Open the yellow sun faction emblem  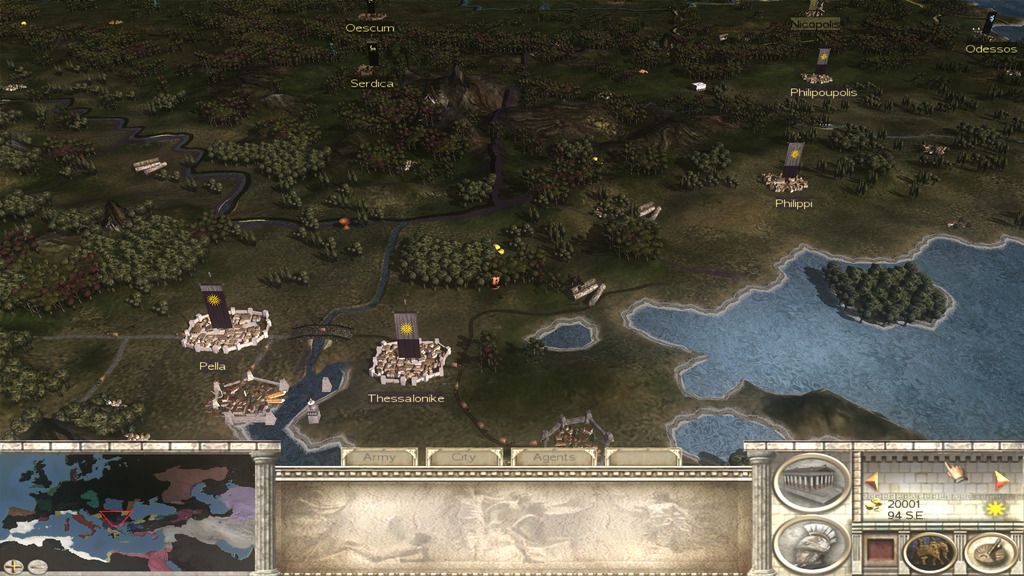click(x=994, y=509)
